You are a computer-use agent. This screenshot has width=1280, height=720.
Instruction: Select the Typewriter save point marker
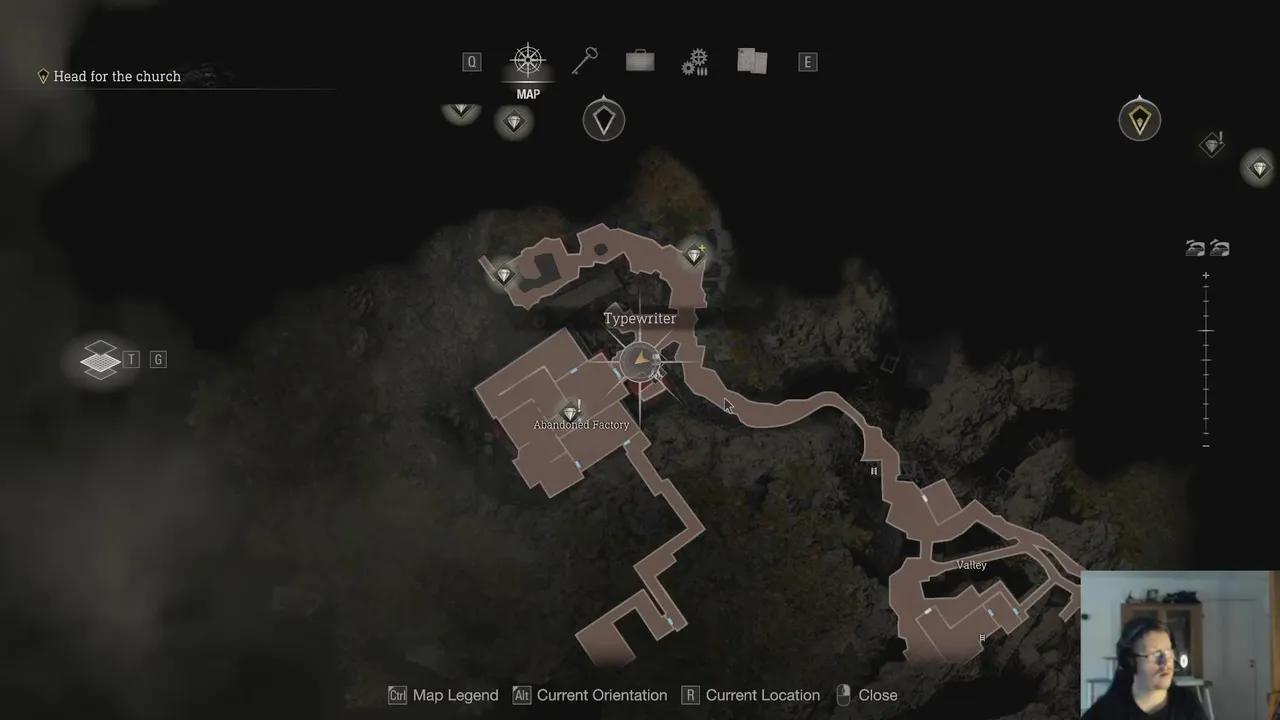(640, 318)
